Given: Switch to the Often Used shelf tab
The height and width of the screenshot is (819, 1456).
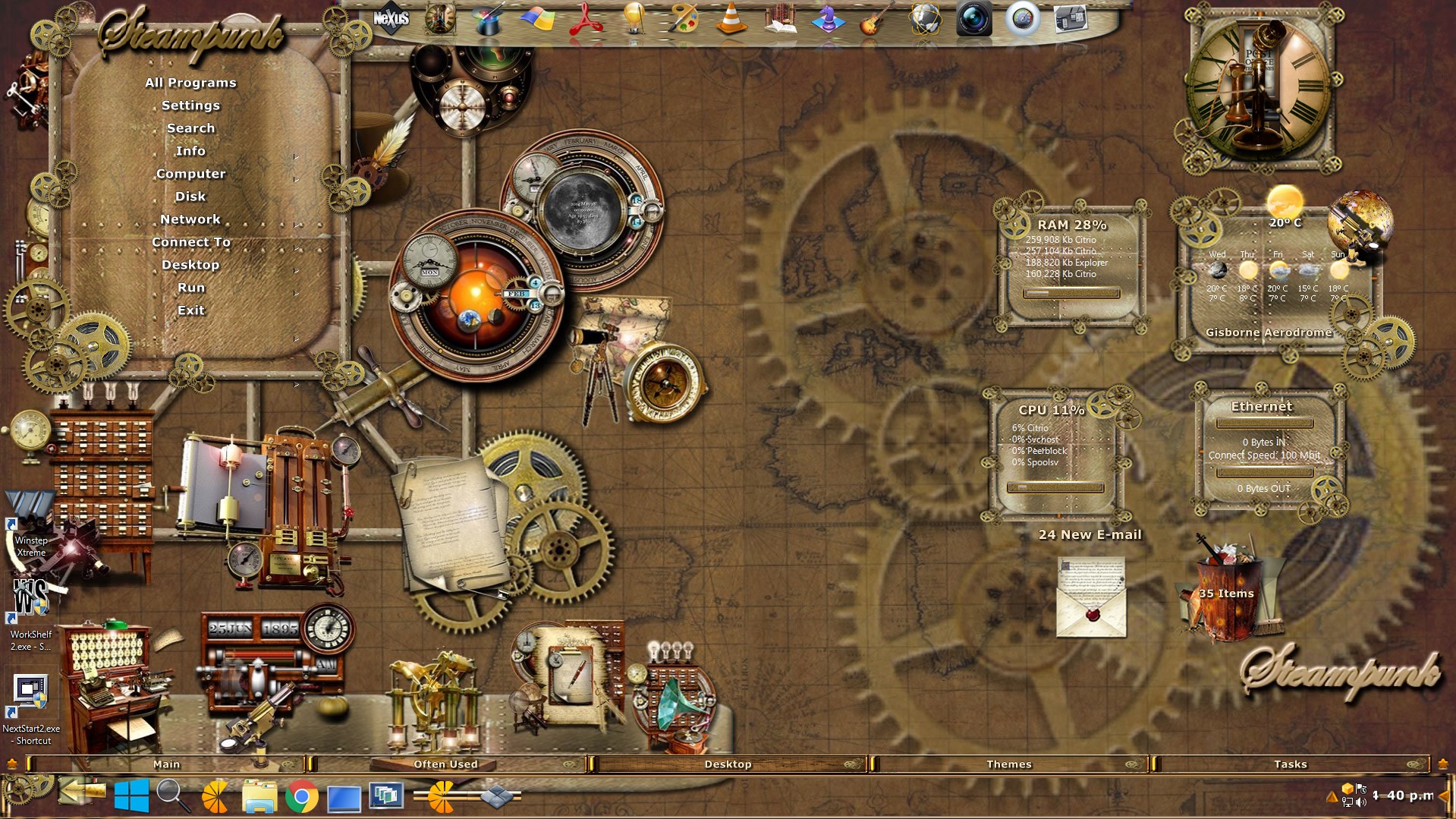Looking at the screenshot, I should [x=445, y=764].
